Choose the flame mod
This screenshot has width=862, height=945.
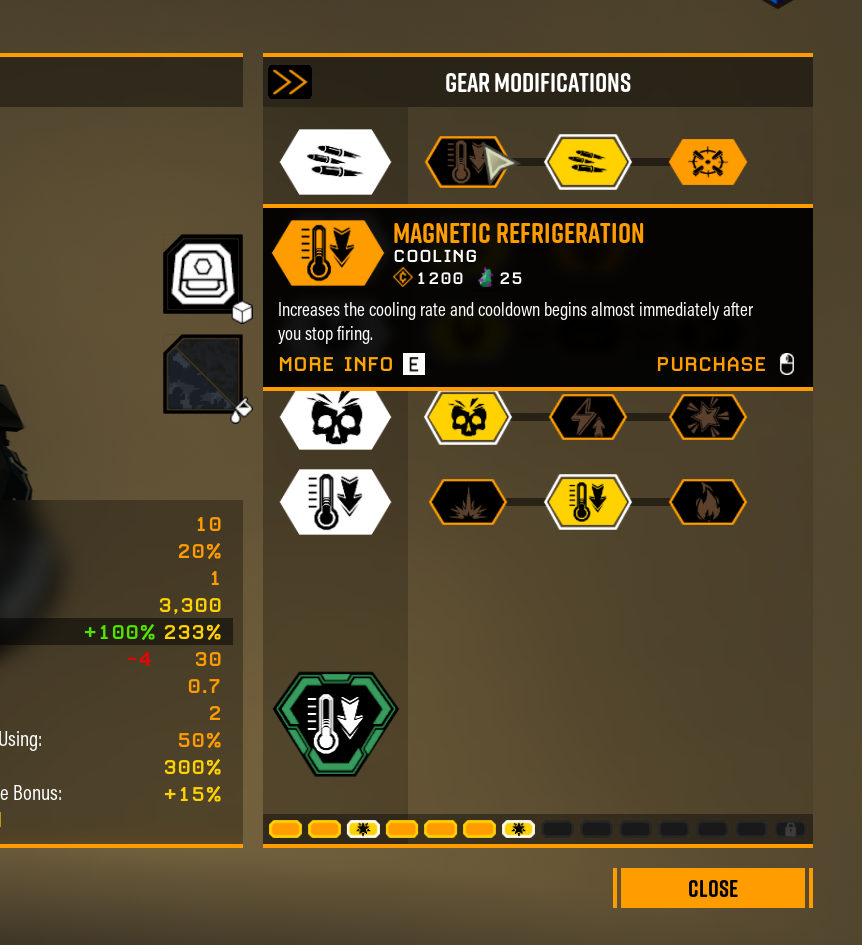(x=707, y=502)
